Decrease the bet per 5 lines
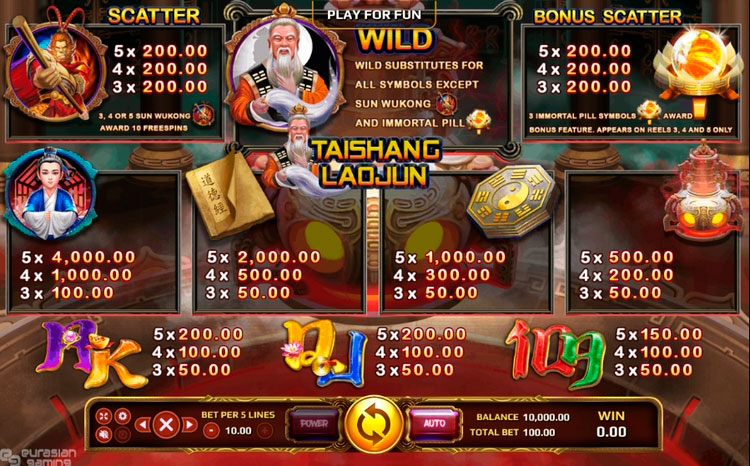 tap(212, 431)
